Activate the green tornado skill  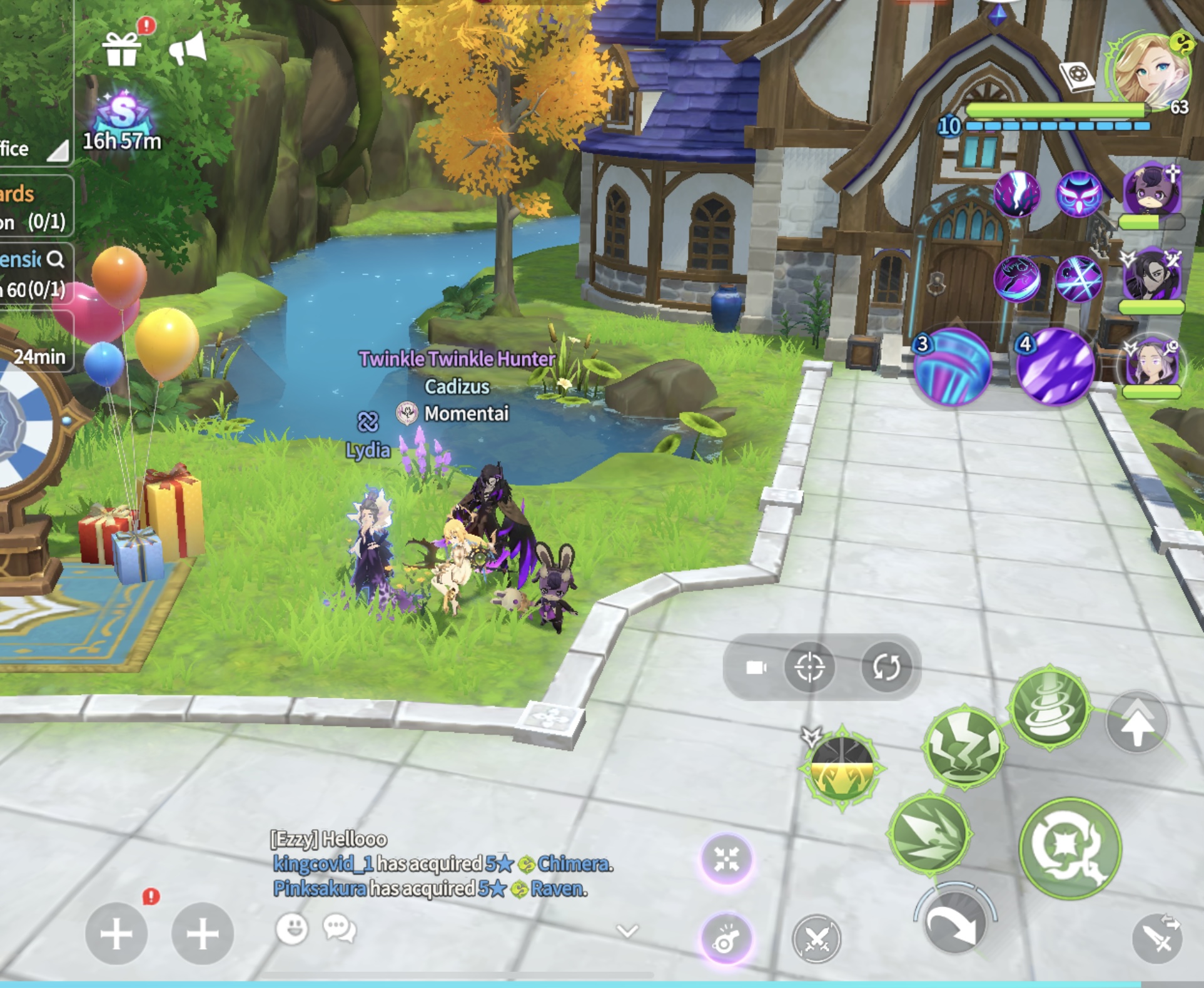1050,706
